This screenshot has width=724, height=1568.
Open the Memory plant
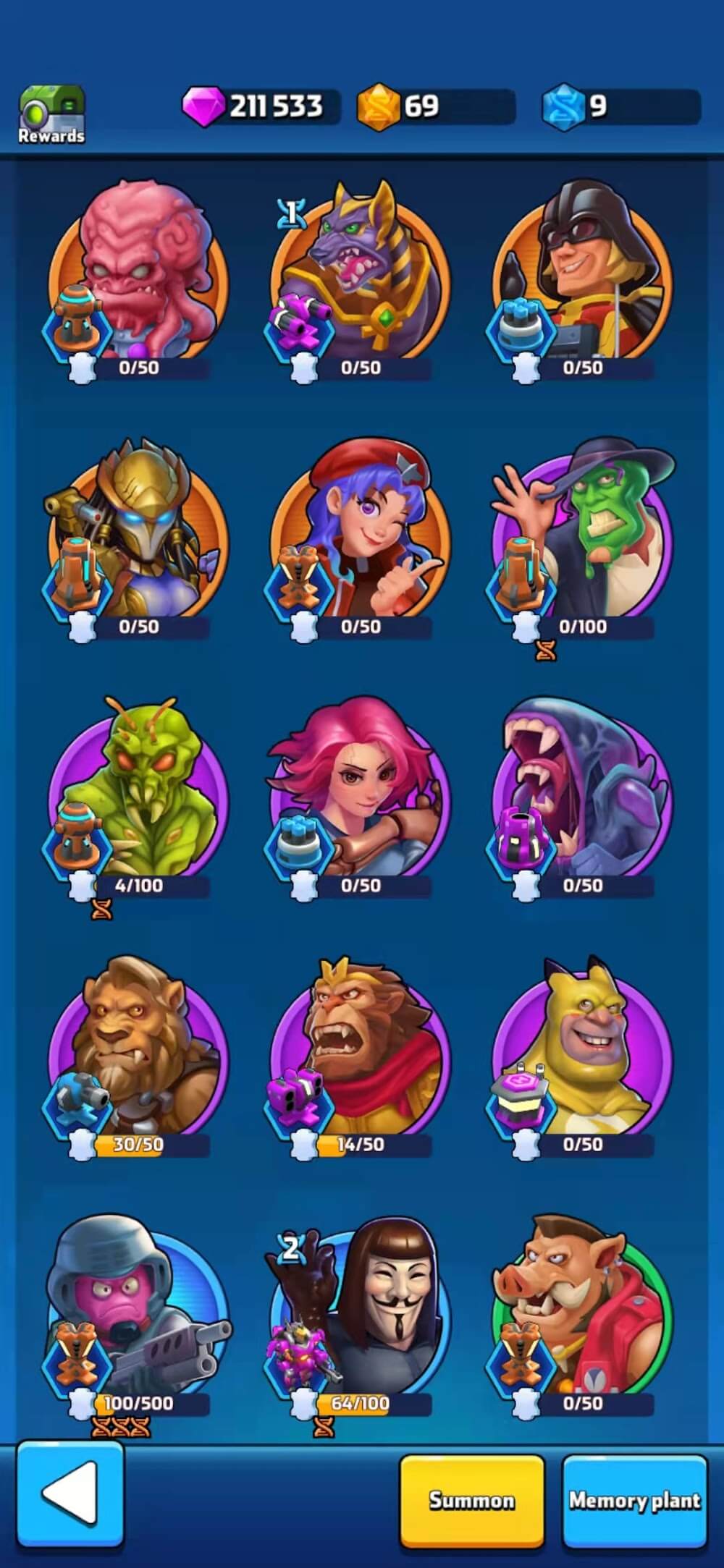634,1499
